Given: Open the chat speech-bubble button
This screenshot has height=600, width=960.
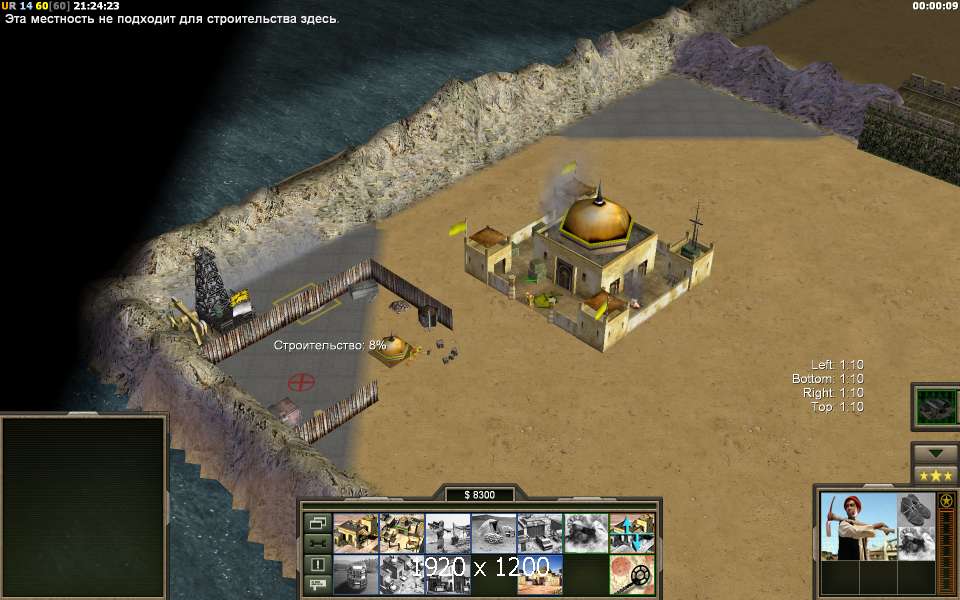Looking at the screenshot, I should 317,584.
